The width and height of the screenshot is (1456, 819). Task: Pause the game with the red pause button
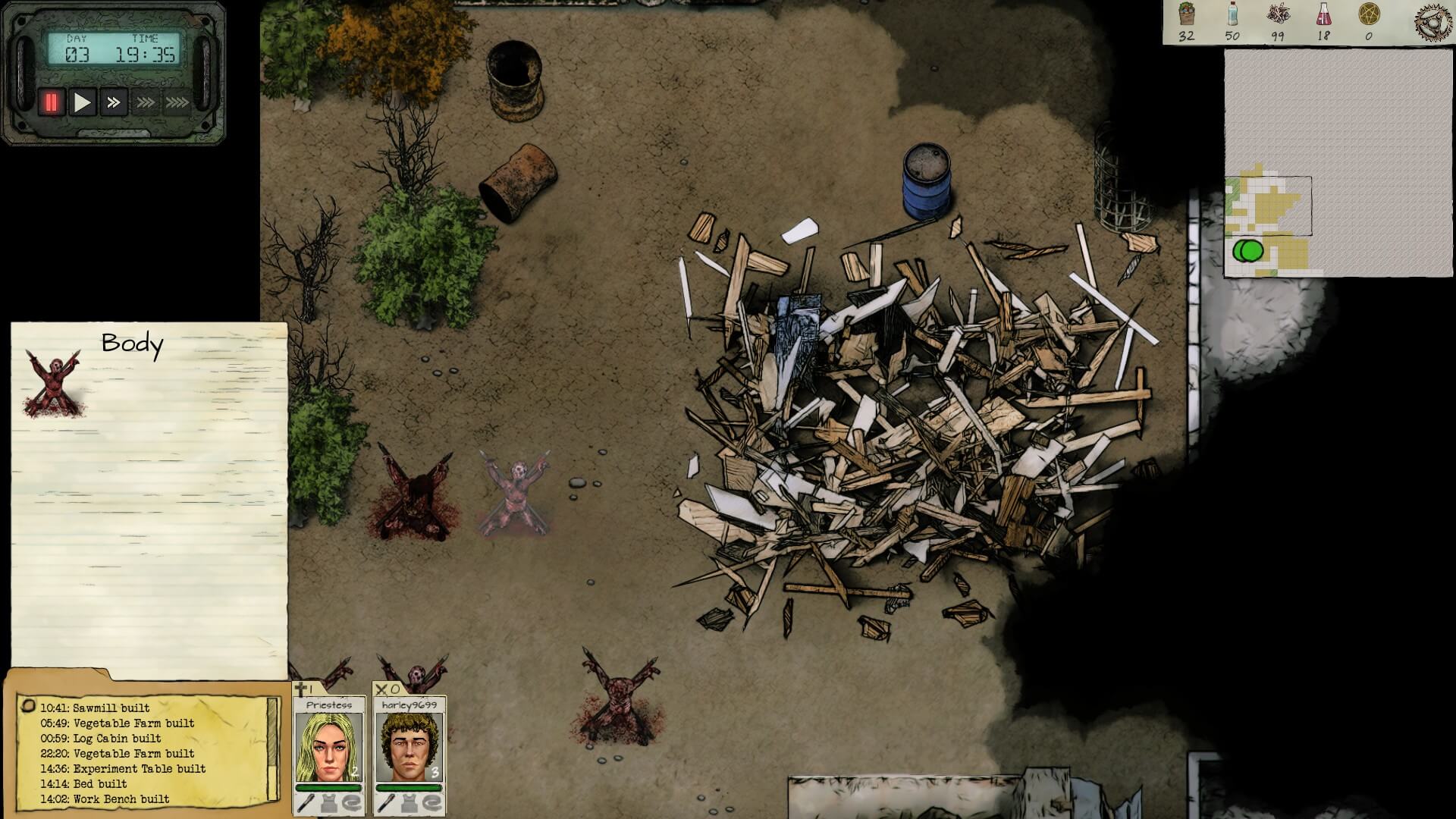pos(51,102)
